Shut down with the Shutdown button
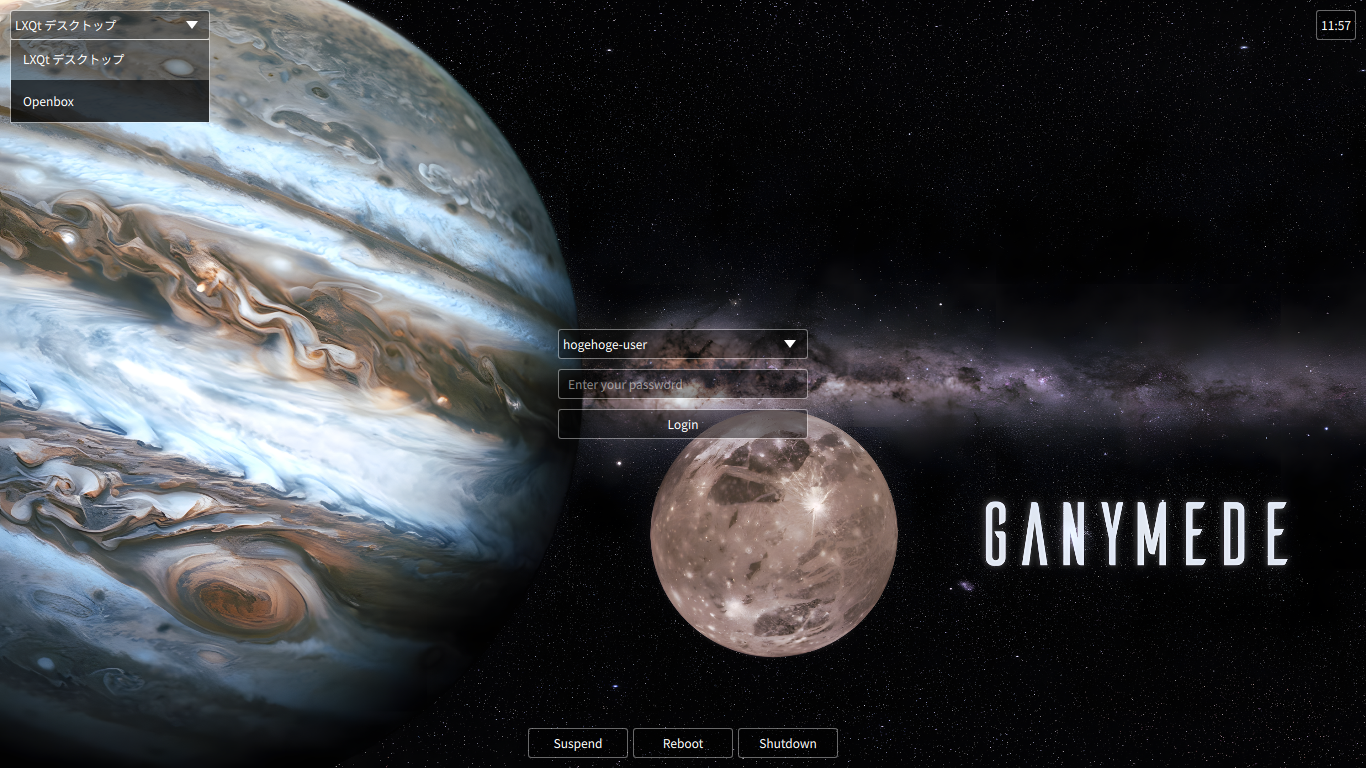1366x768 pixels. pos(788,743)
